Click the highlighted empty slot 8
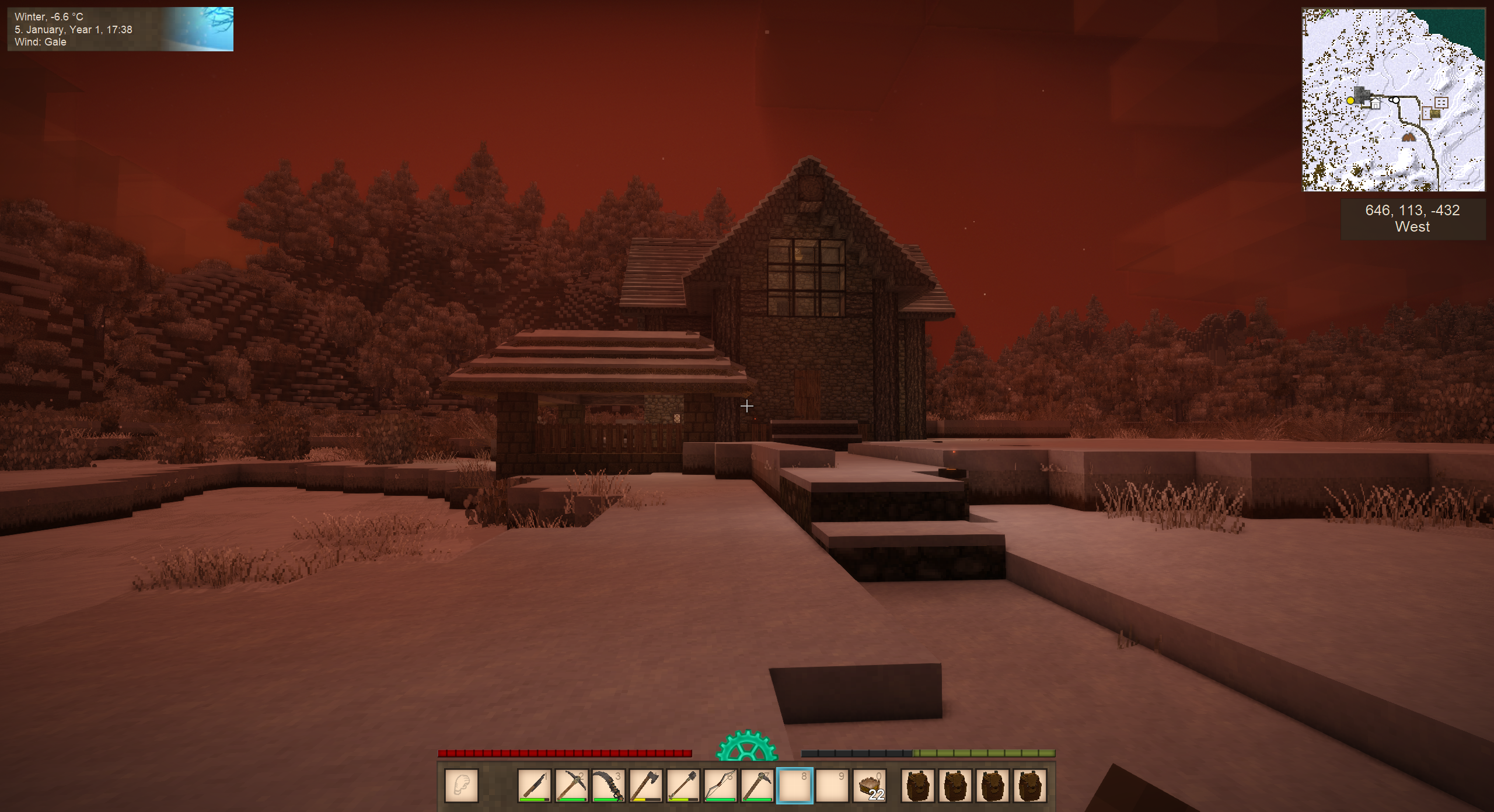This screenshot has height=812, width=1494. [795, 785]
